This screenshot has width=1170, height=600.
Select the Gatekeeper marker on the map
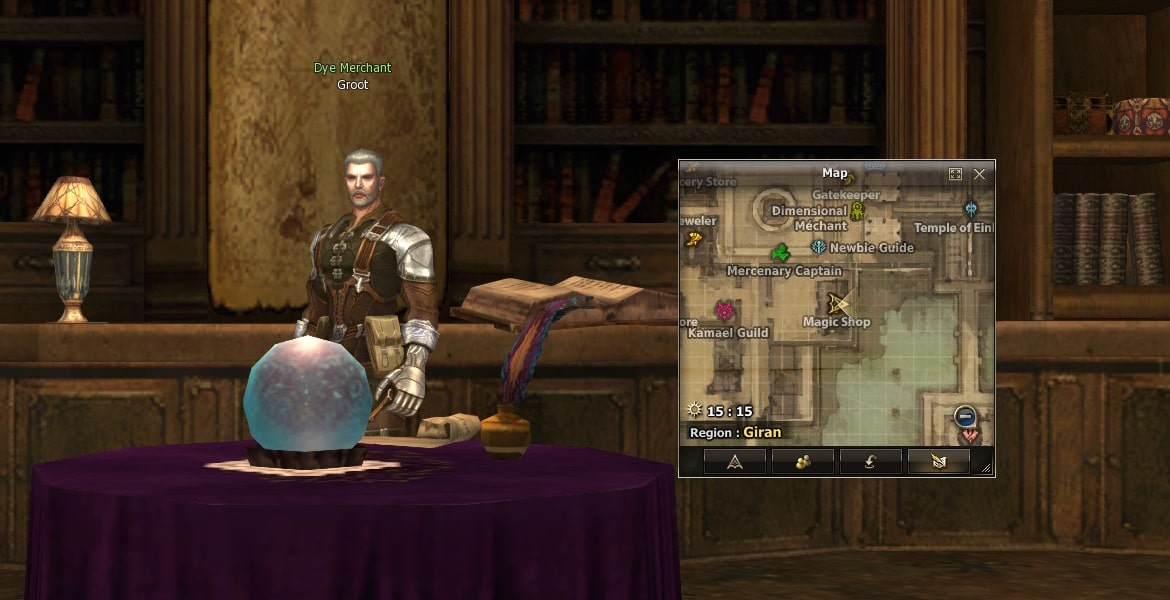pos(857,210)
